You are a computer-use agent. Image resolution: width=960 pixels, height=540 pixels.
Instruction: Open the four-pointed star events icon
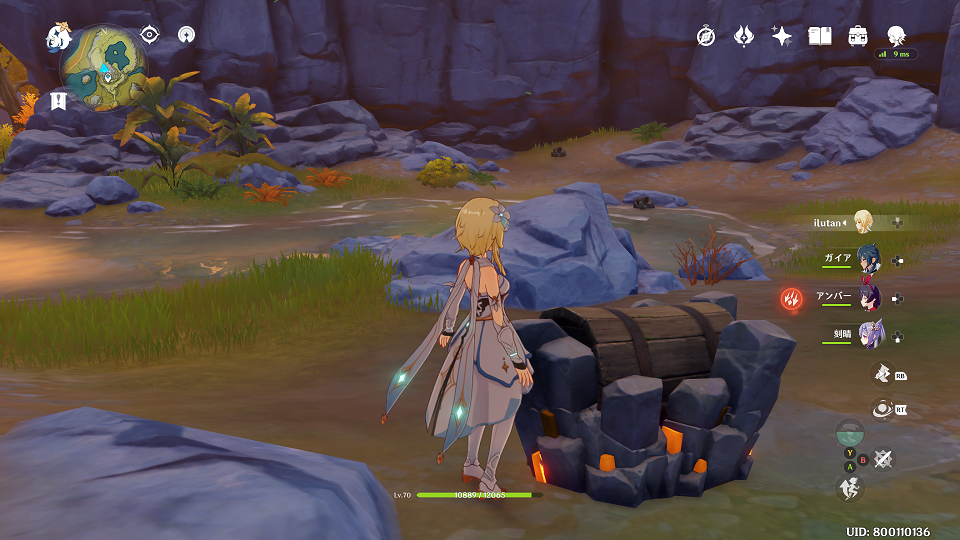click(781, 36)
